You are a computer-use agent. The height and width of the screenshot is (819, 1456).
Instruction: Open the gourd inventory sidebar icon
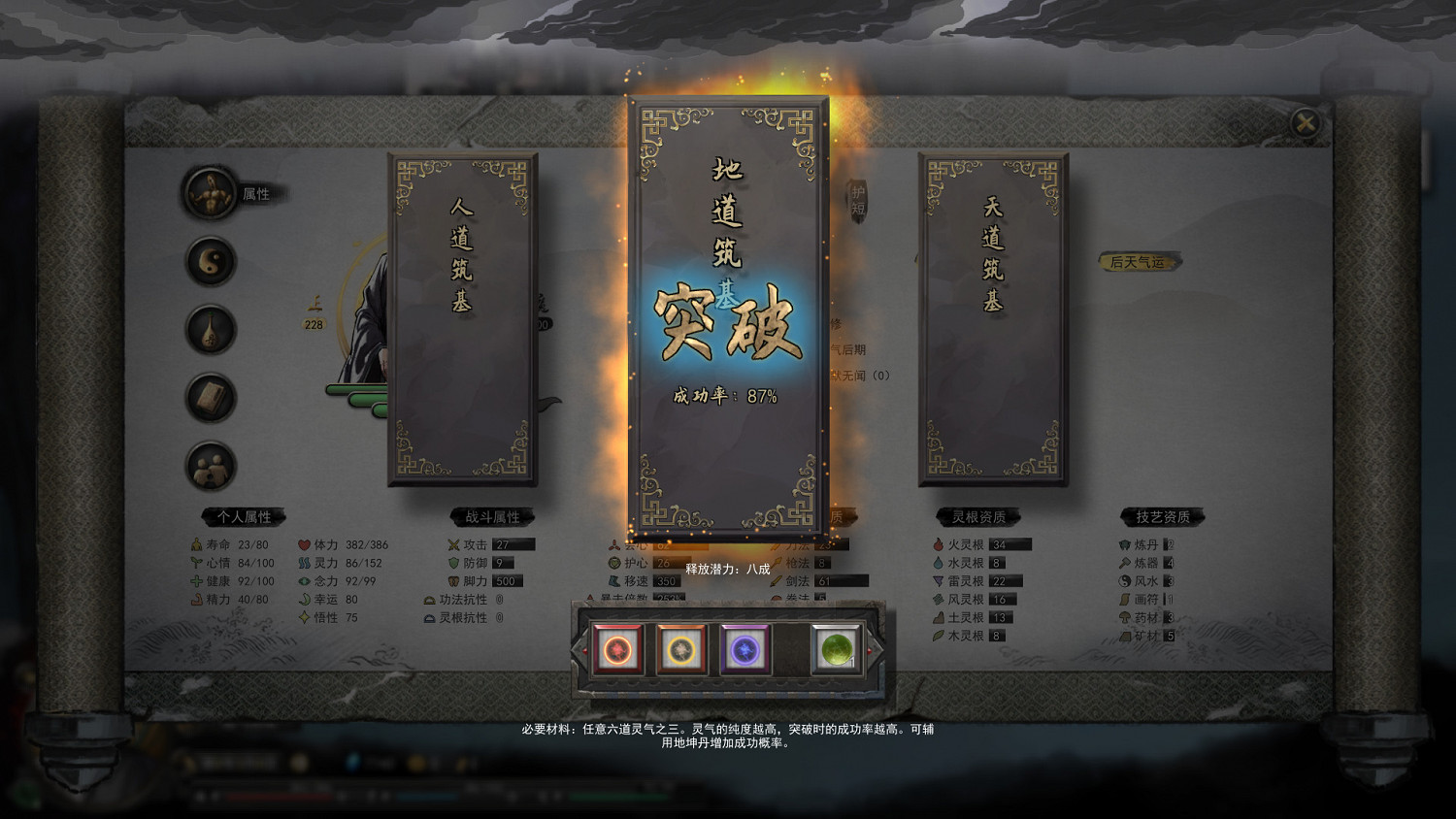209,330
